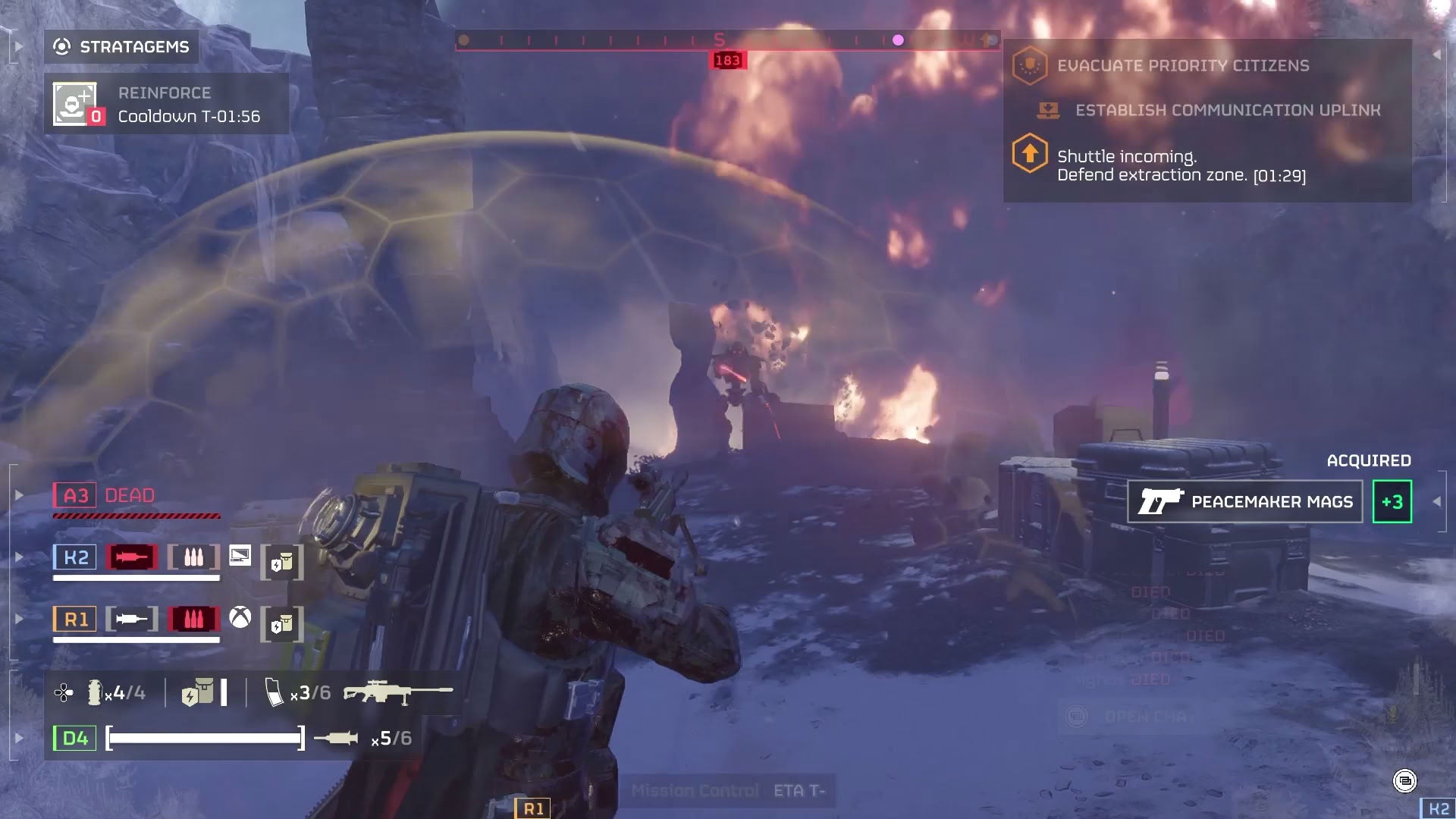The width and height of the screenshot is (1456, 819).
Task: Select squadmate R1 name tag
Action: (75, 620)
